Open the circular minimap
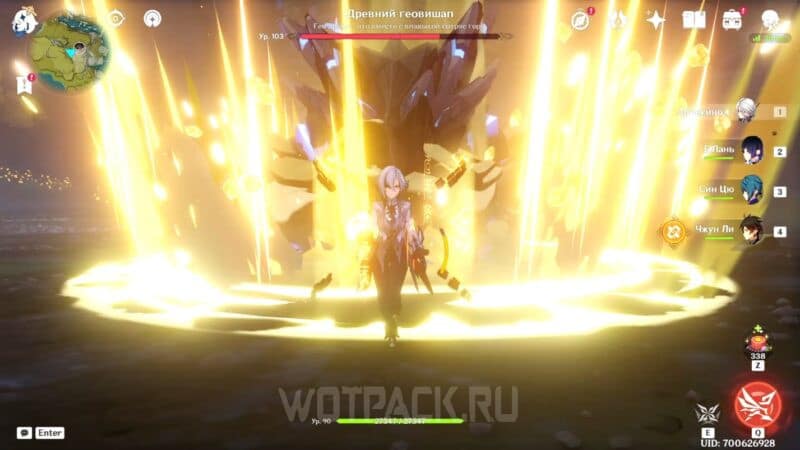The height and width of the screenshot is (450, 800). (69, 50)
